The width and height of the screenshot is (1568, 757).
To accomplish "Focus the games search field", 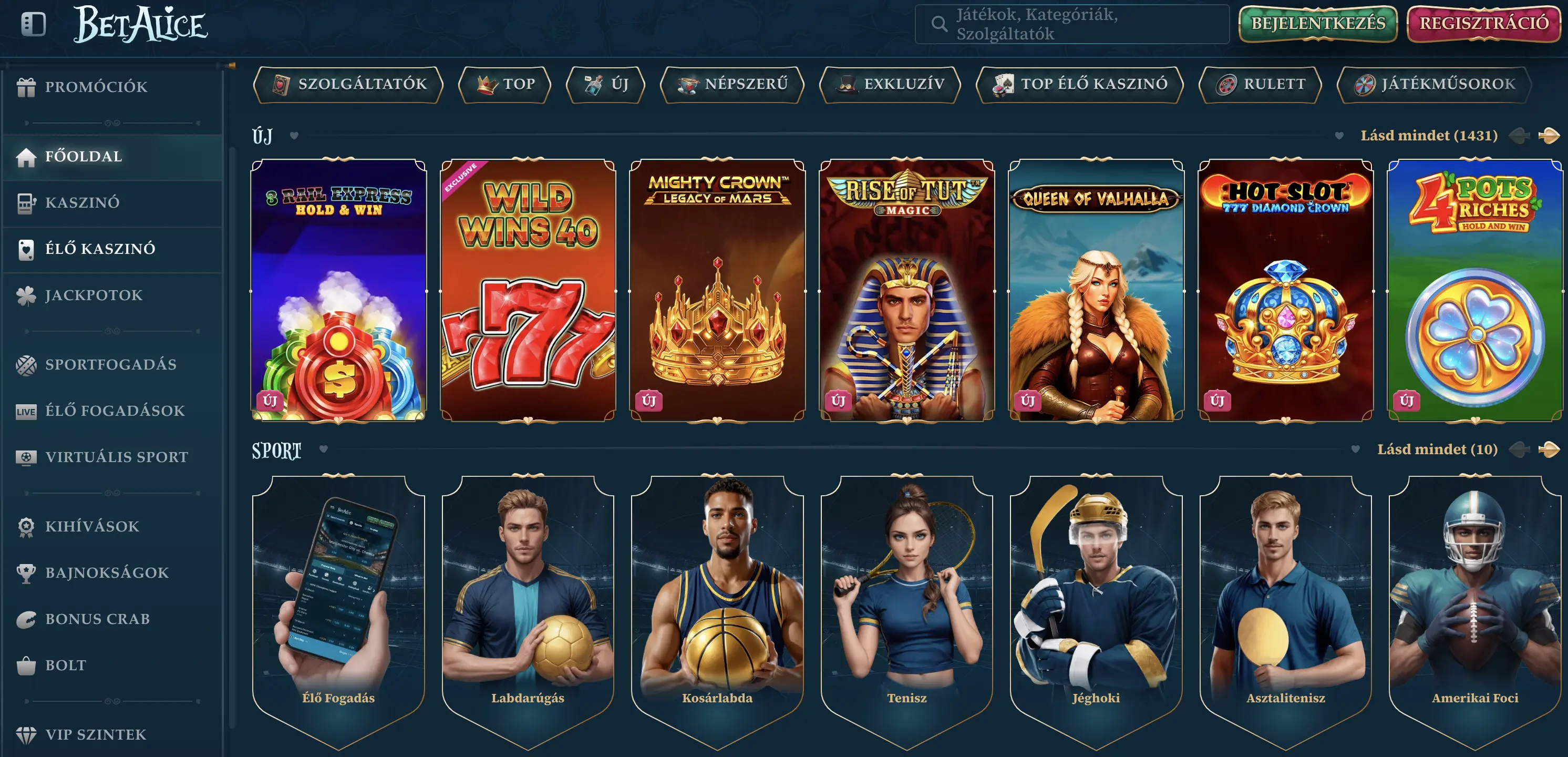I will click(1071, 24).
